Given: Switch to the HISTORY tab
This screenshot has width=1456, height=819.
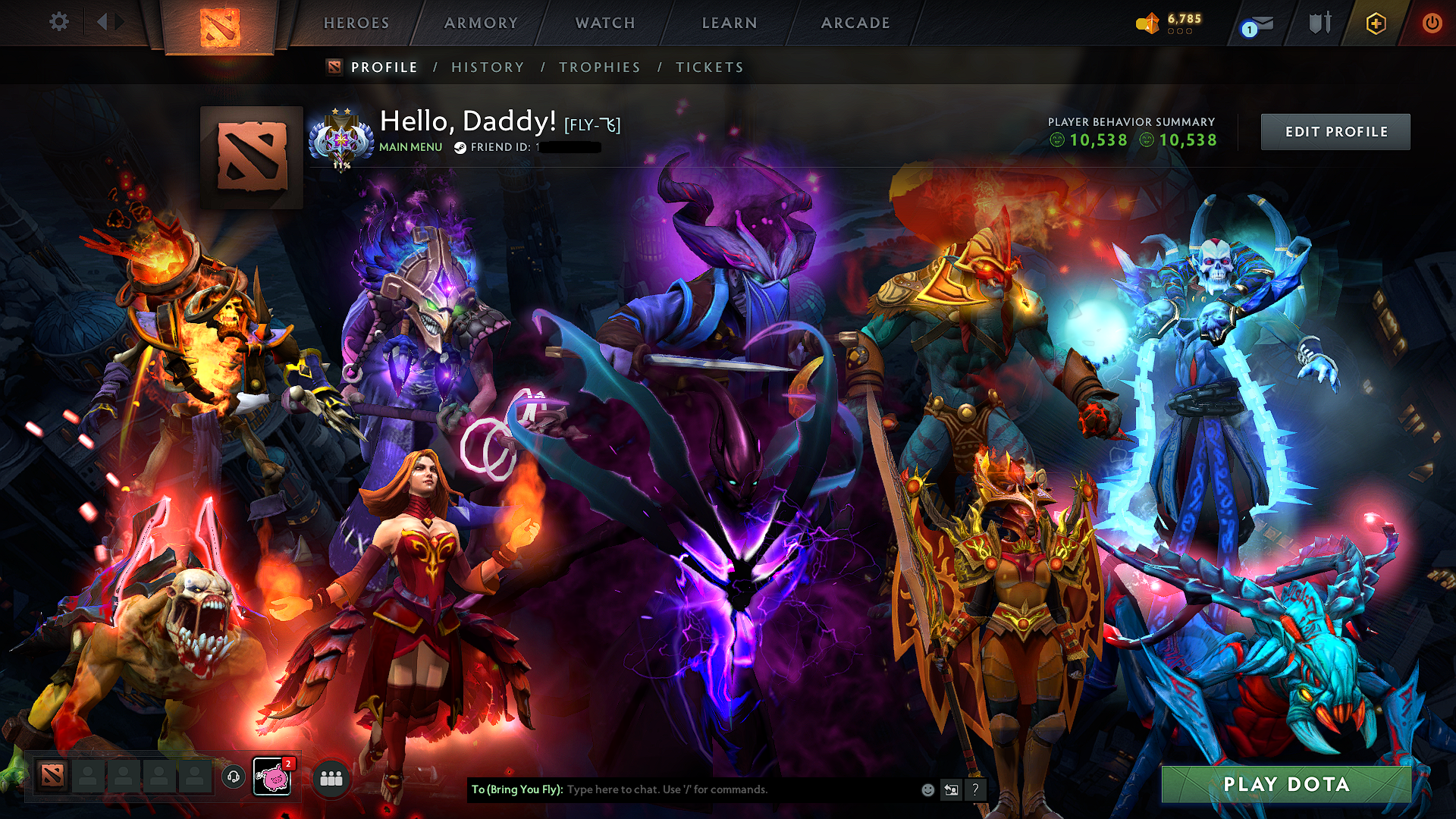Looking at the screenshot, I should (488, 67).
